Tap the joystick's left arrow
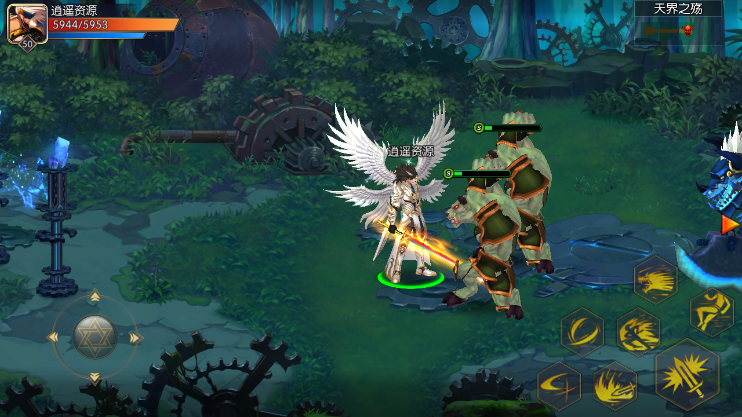The height and width of the screenshot is (417, 742). (x=55, y=338)
